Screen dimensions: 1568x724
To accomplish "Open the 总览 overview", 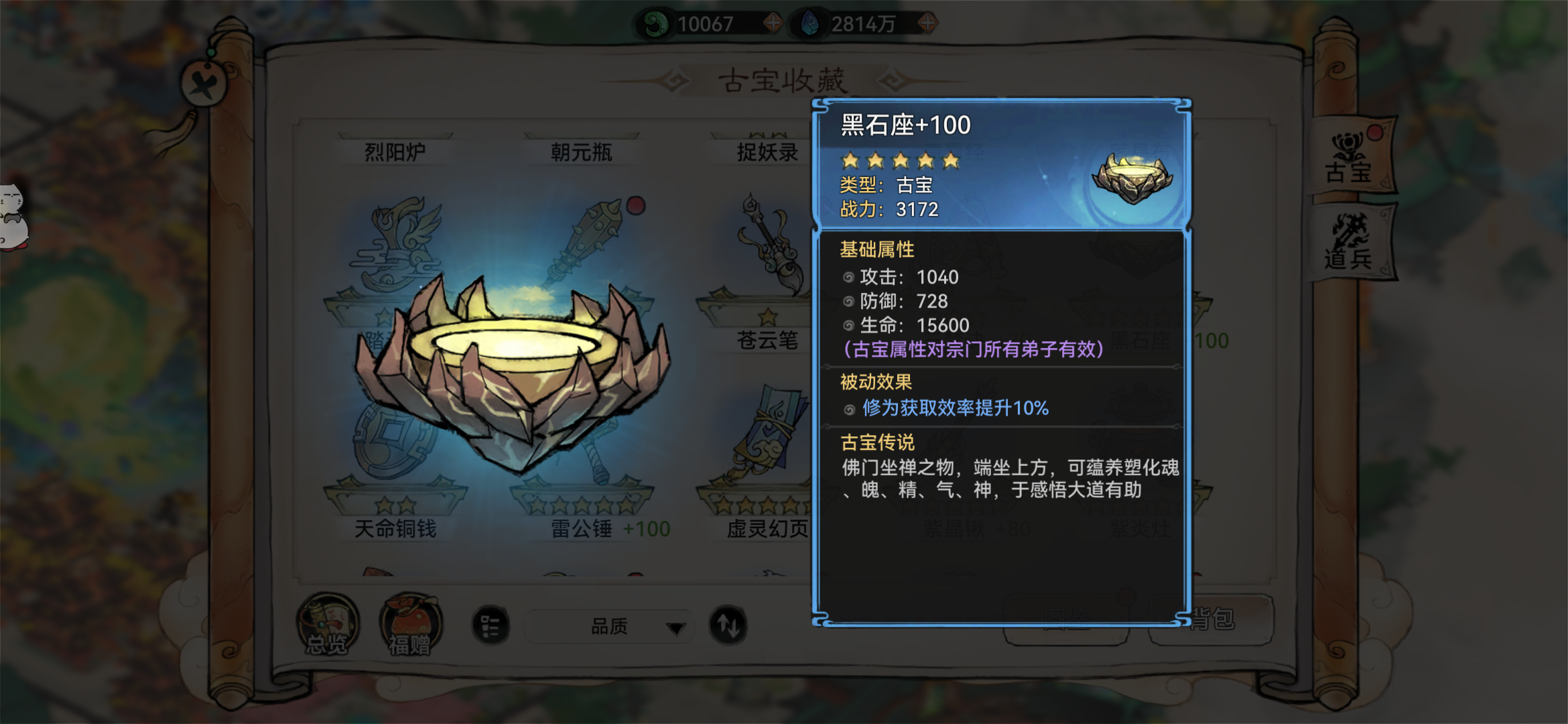I will click(327, 625).
